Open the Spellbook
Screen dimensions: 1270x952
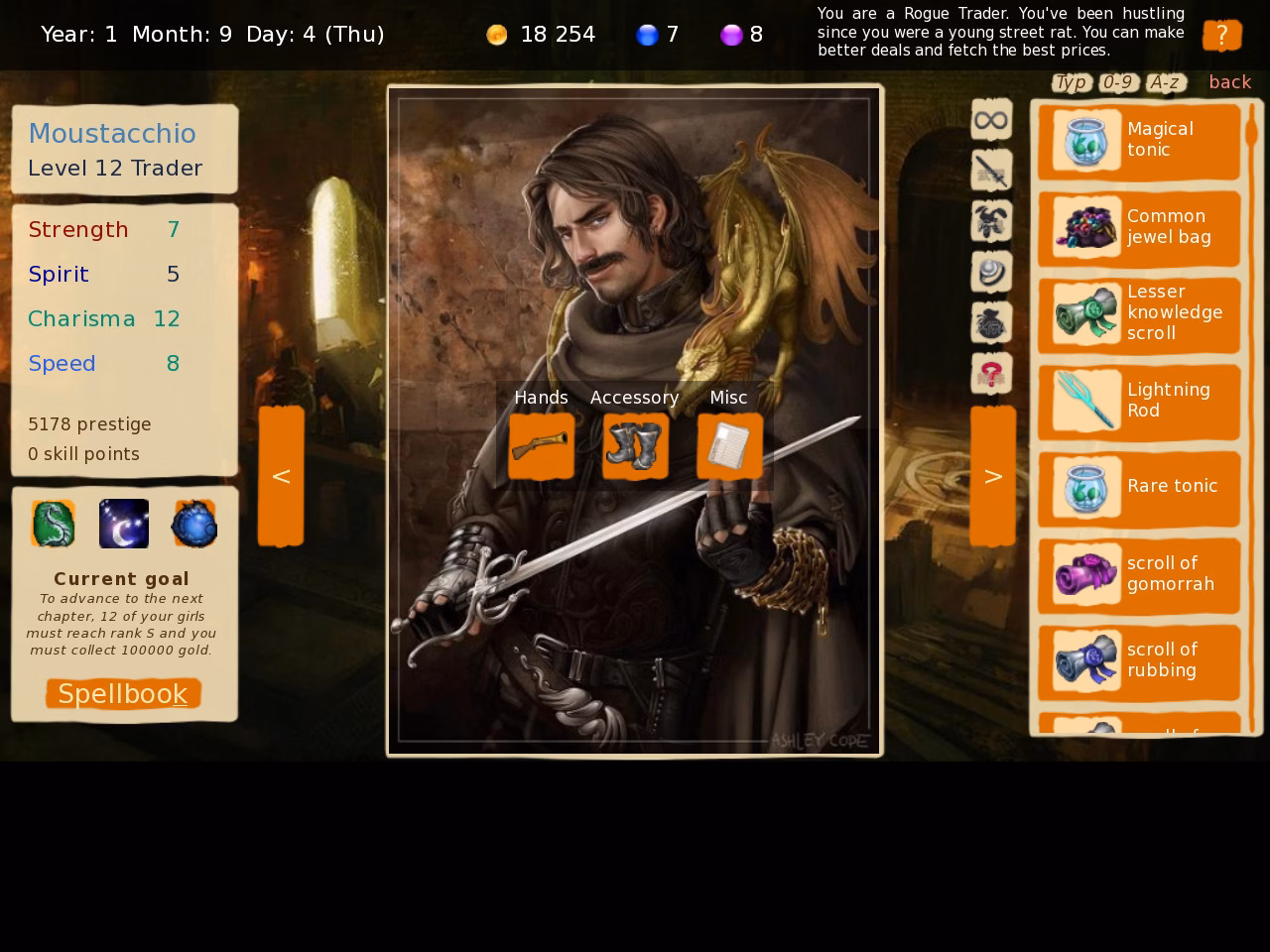pos(122,693)
